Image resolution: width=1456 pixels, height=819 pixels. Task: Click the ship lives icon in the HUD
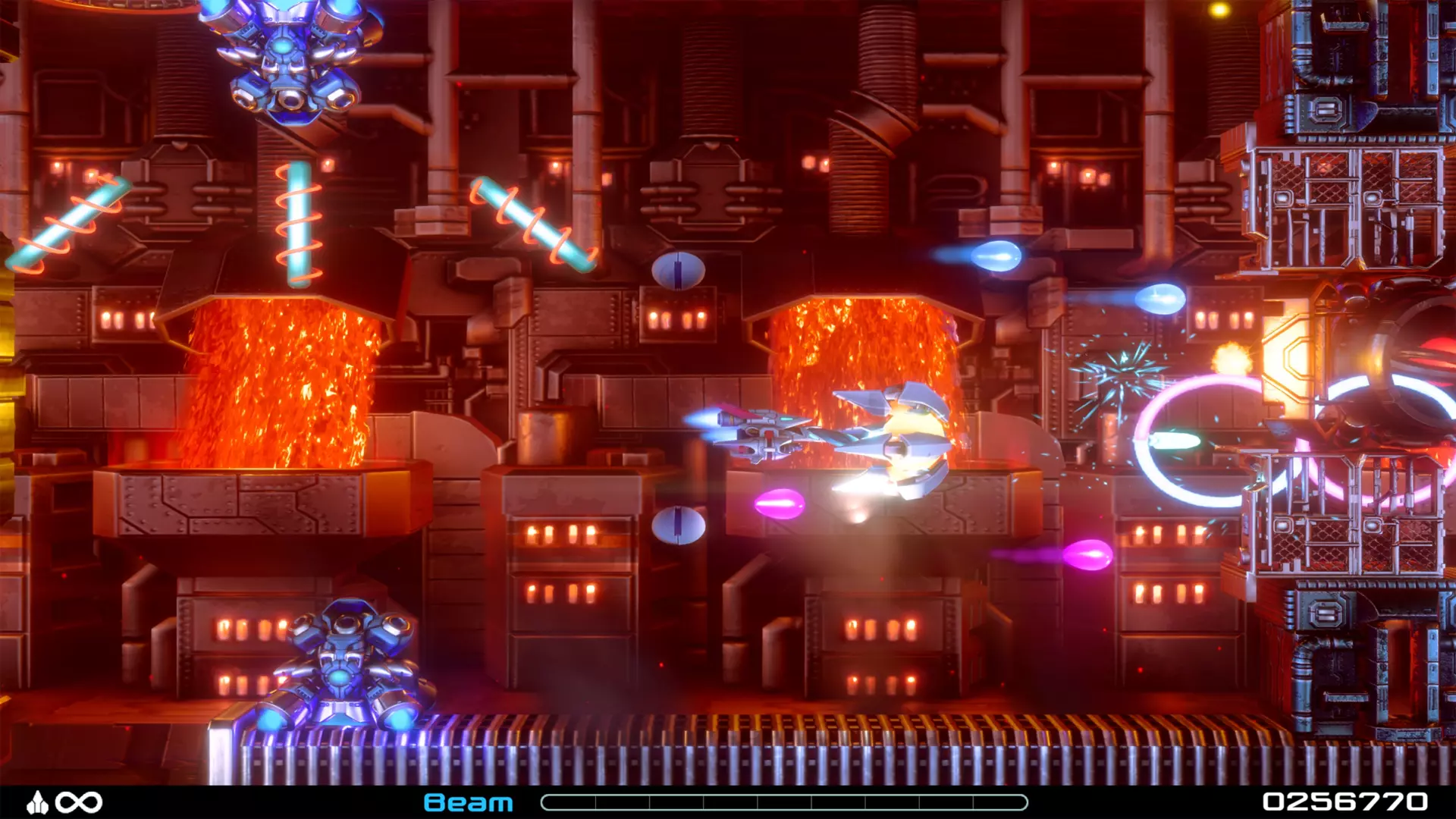(39, 802)
